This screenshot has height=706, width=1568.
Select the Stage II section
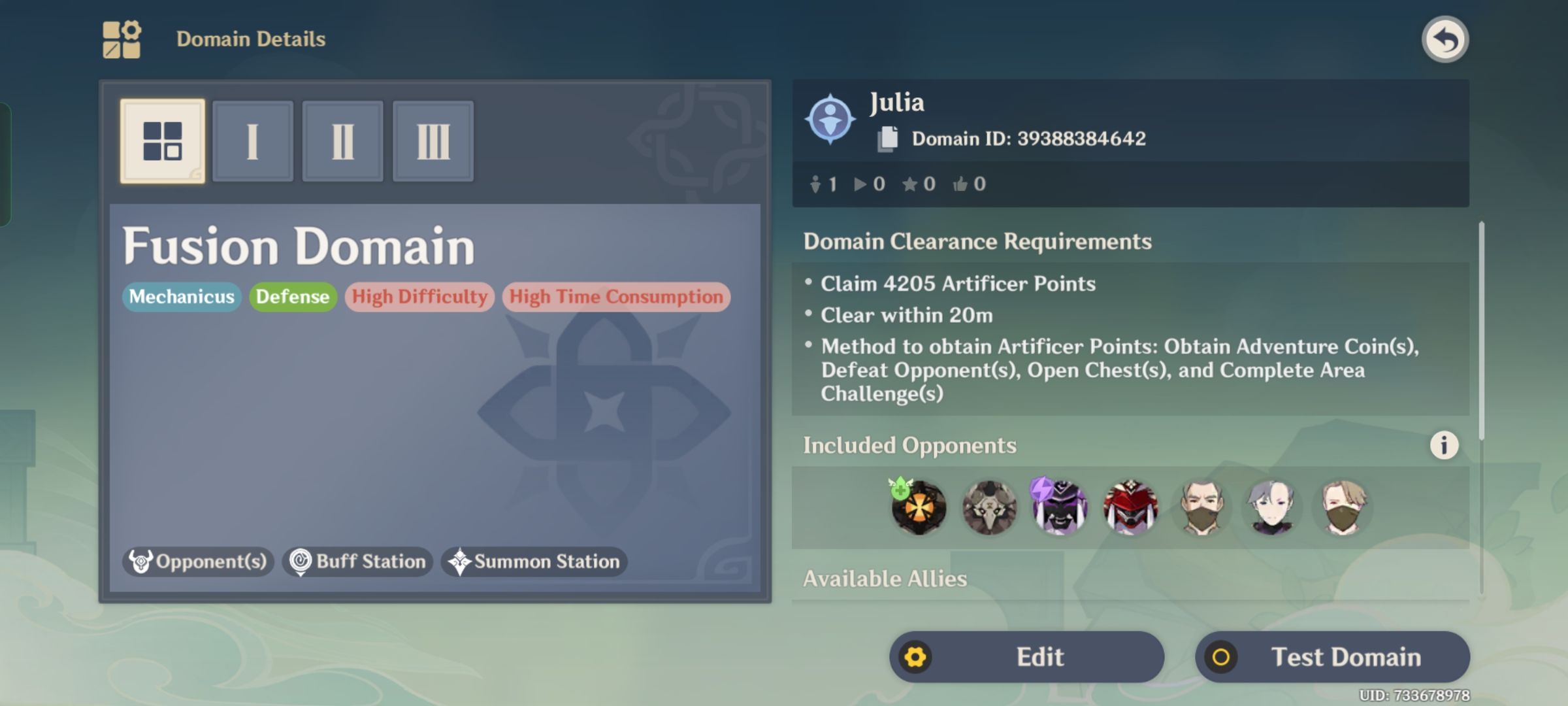click(343, 141)
